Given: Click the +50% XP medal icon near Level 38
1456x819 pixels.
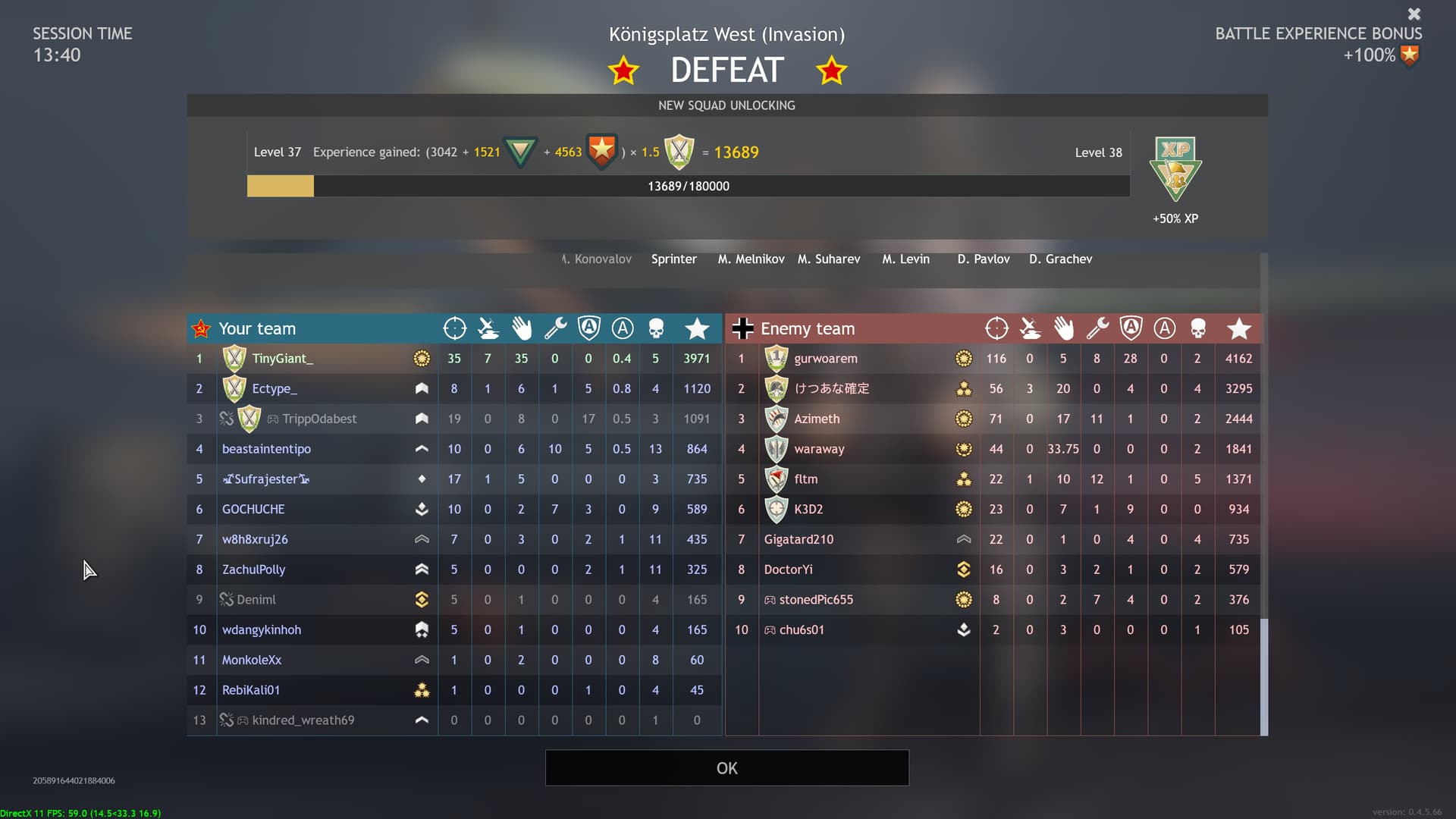Looking at the screenshot, I should 1175,171.
